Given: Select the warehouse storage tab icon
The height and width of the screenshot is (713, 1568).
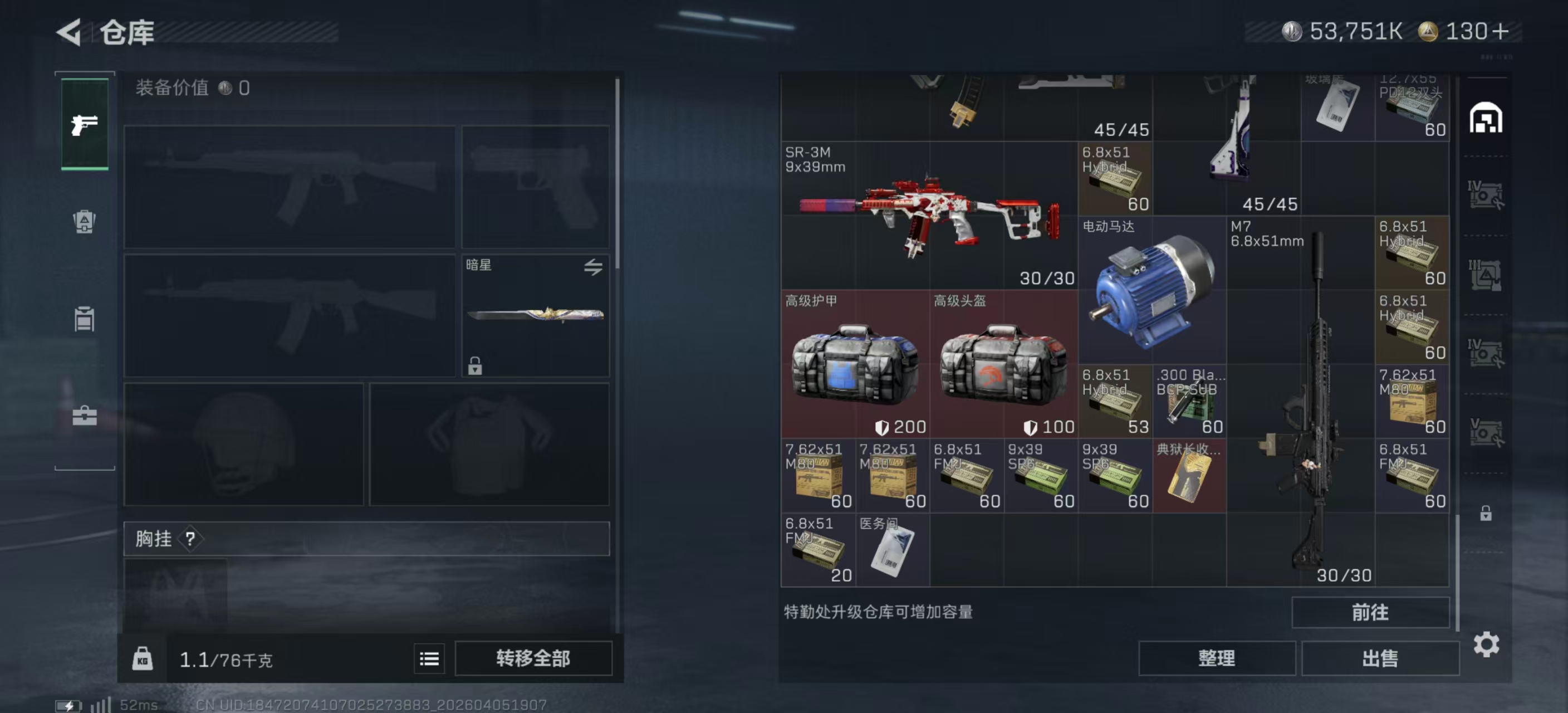Looking at the screenshot, I should click(1488, 119).
